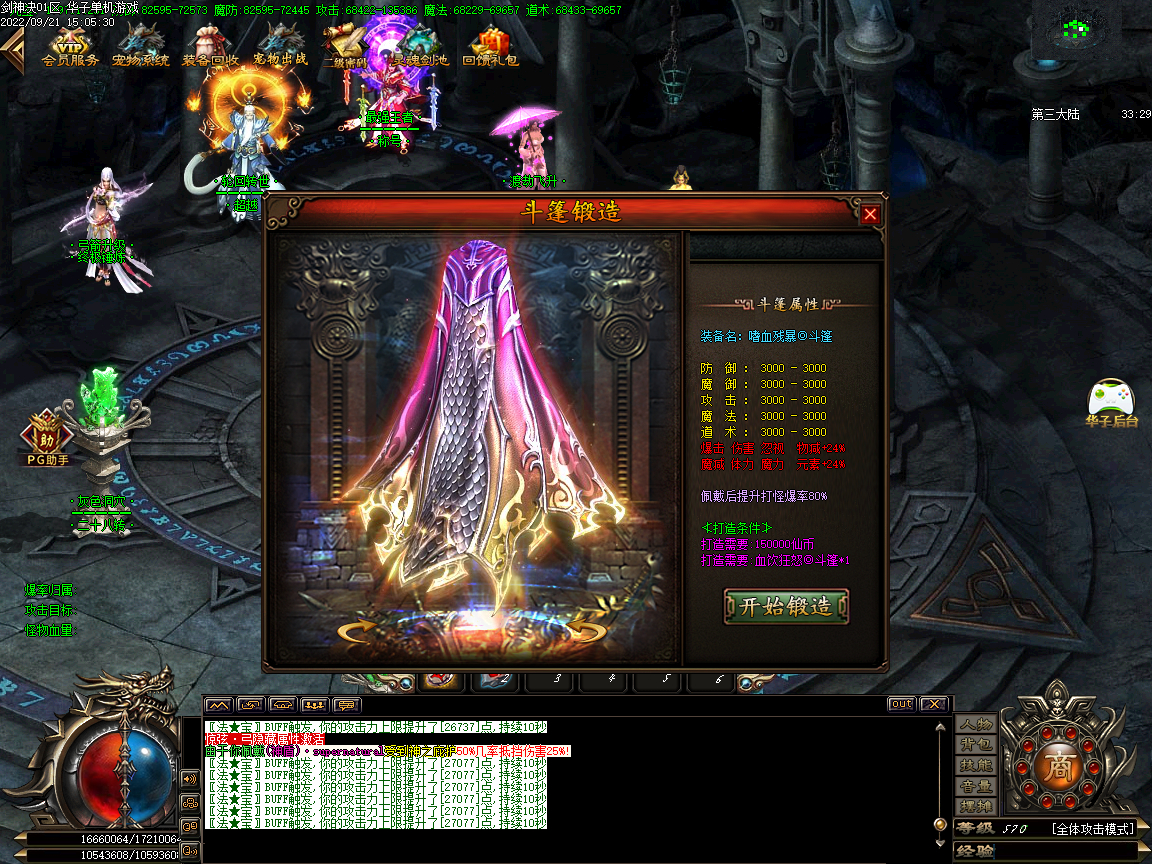Click the chat panel's out button
The height and width of the screenshot is (864, 1152).
pyautogui.click(x=901, y=704)
